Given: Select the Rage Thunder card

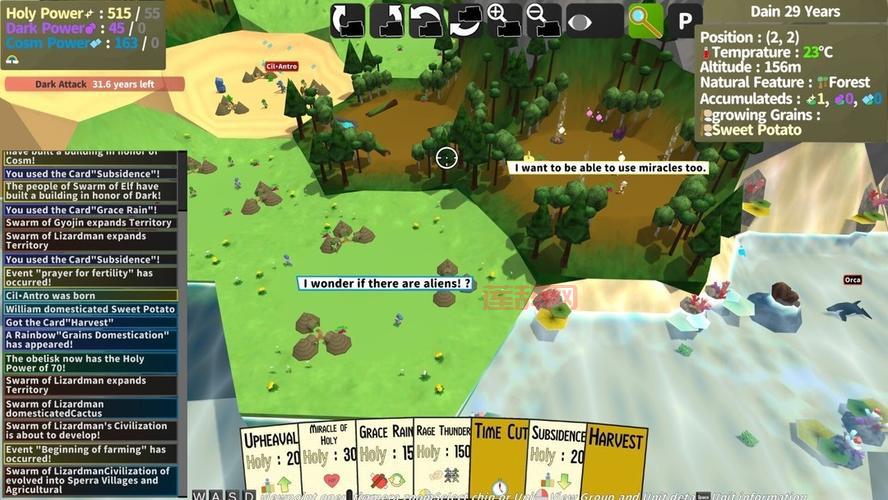Looking at the screenshot, I should (x=442, y=457).
